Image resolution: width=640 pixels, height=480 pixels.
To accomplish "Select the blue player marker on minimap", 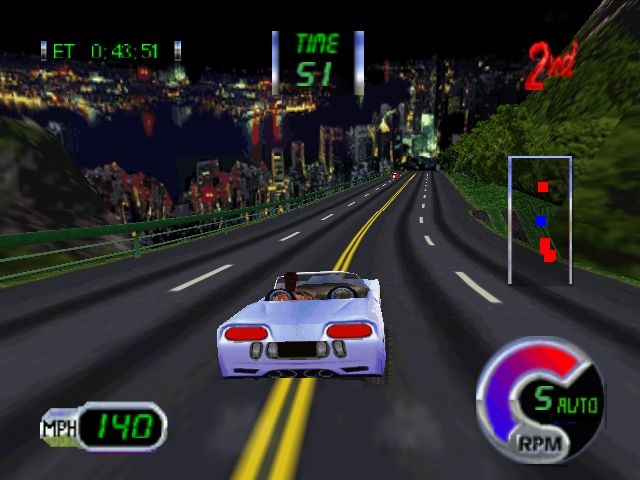I will click(541, 221).
